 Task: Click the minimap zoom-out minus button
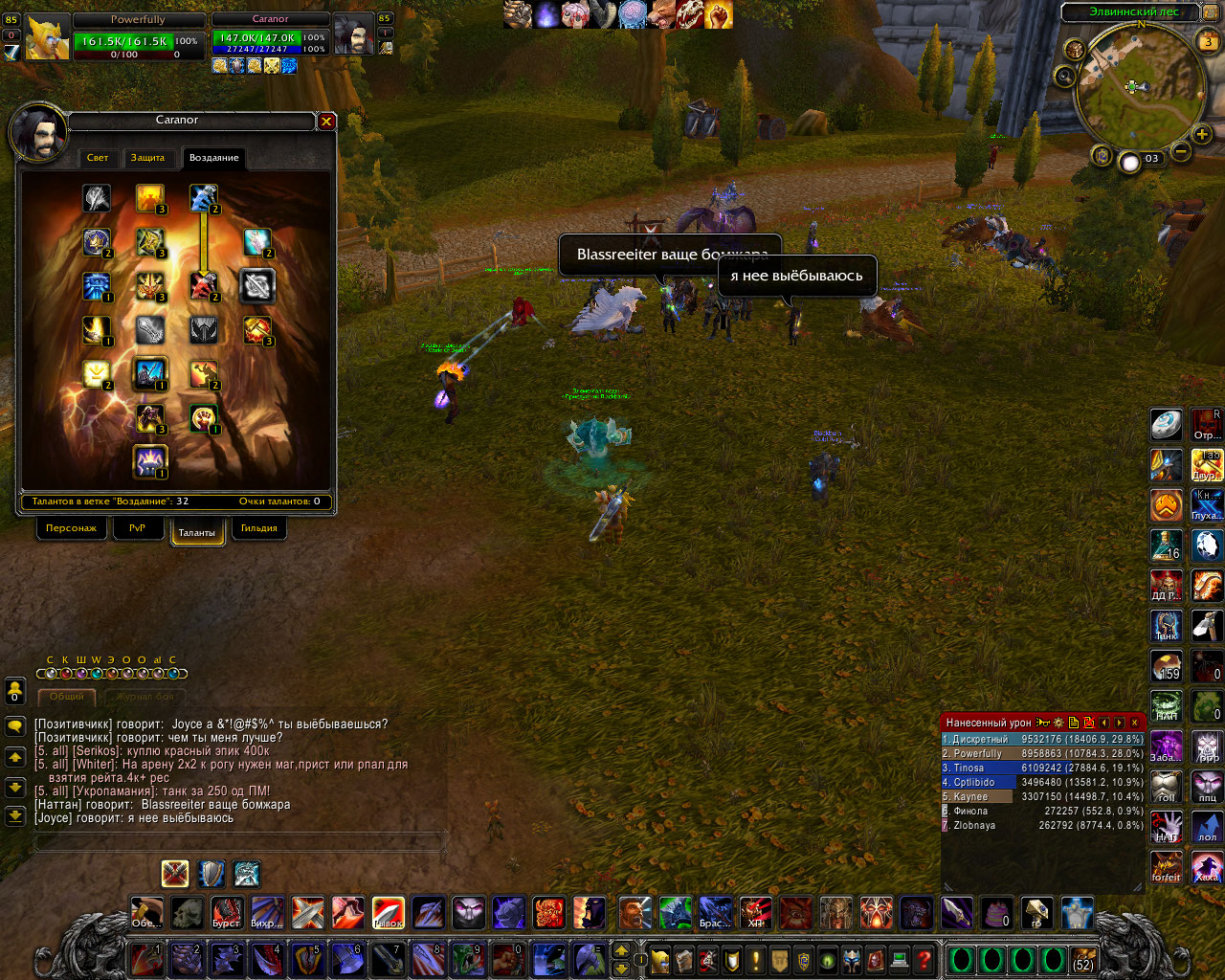[1181, 151]
